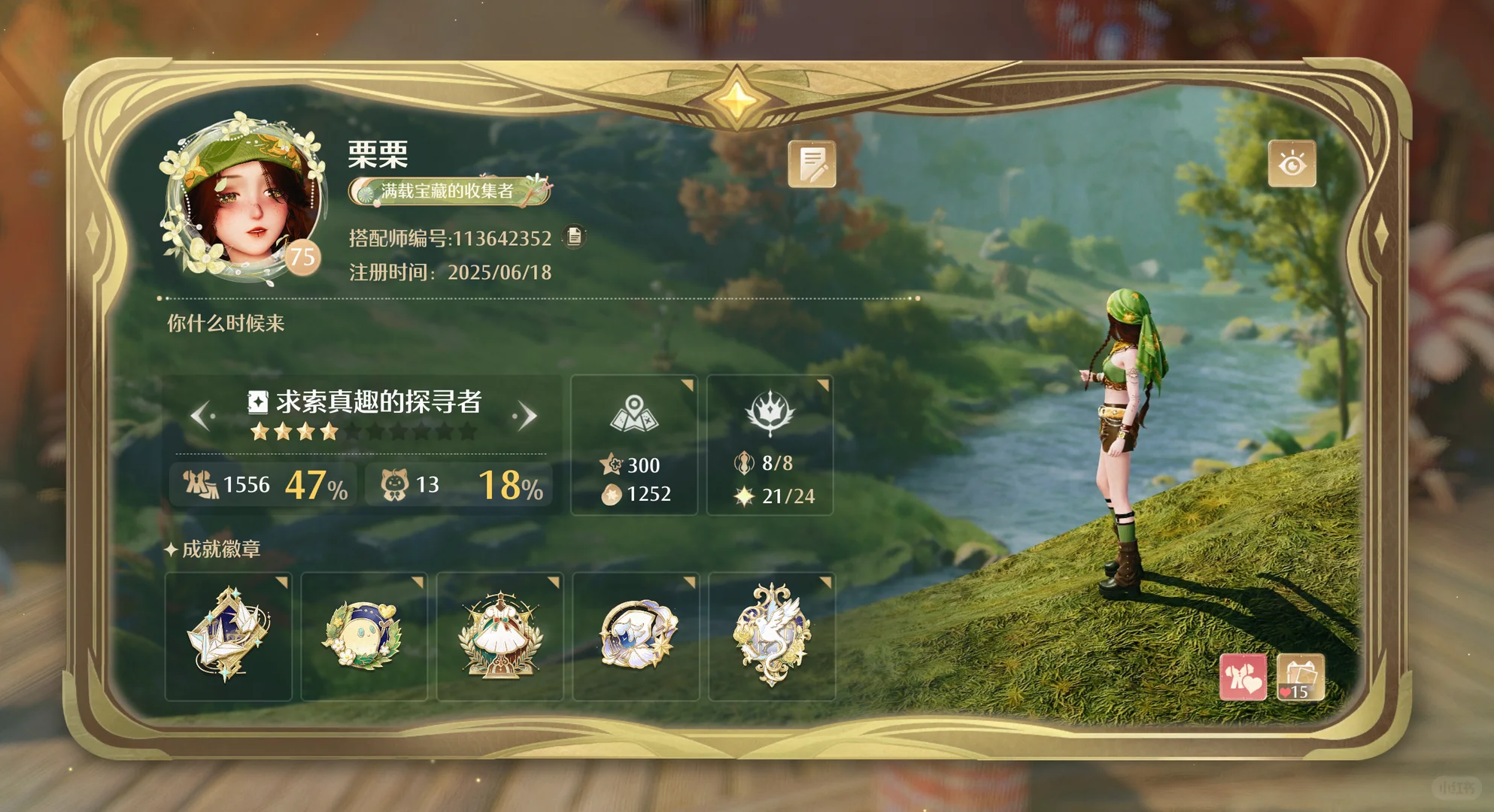Click the title card icon beside 求索真趣的探寻者
1494x812 pixels.
(x=257, y=404)
